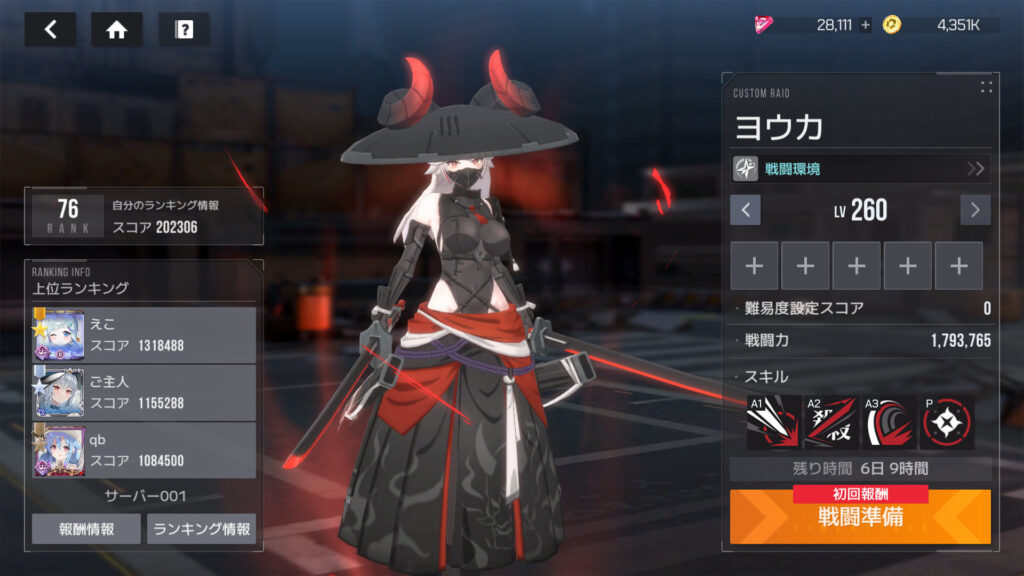Show ランキング情報 ranking details
Image resolution: width=1024 pixels, height=576 pixels.
tap(201, 529)
